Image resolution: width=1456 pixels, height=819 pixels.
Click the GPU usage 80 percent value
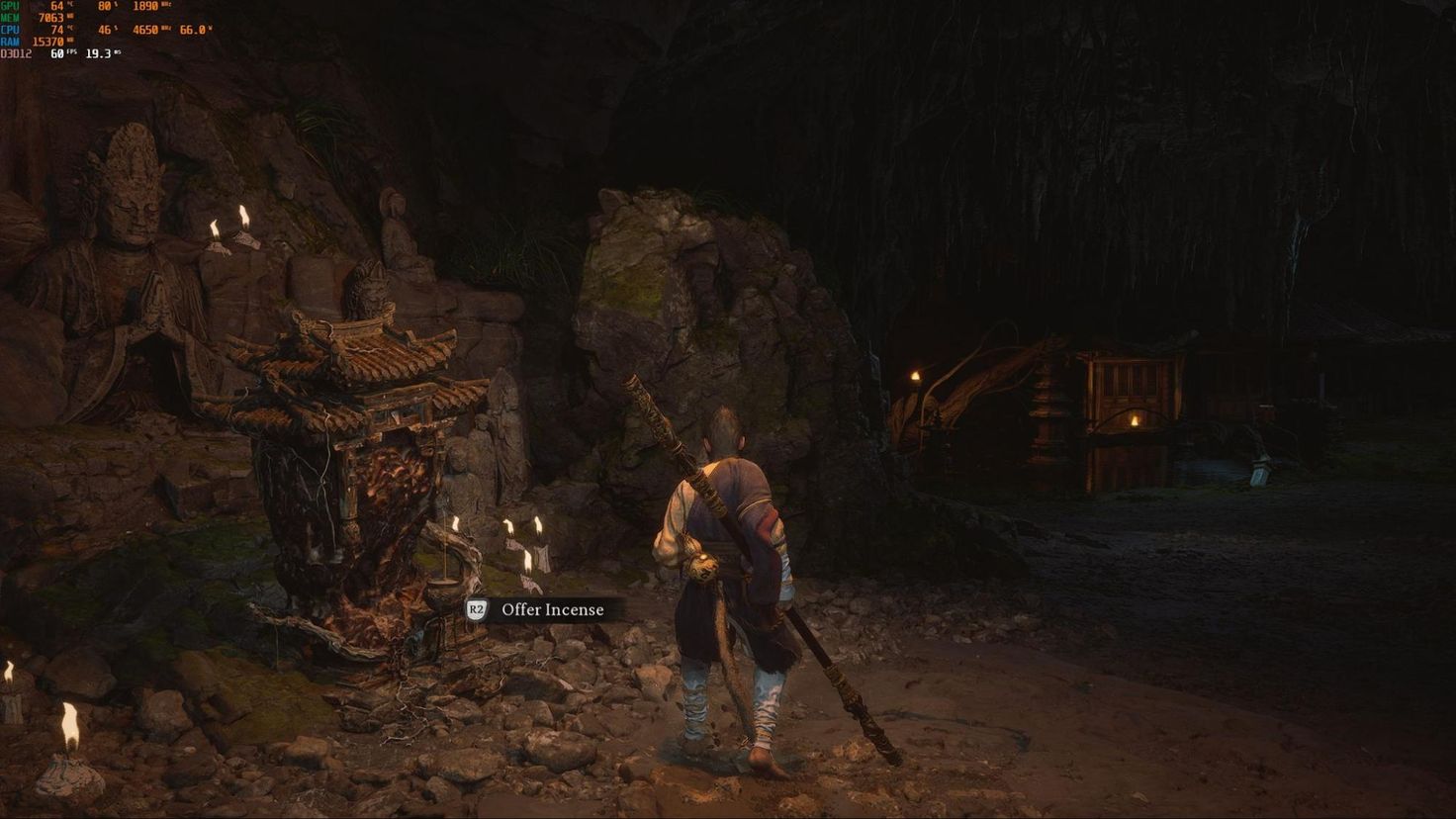(106, 7)
